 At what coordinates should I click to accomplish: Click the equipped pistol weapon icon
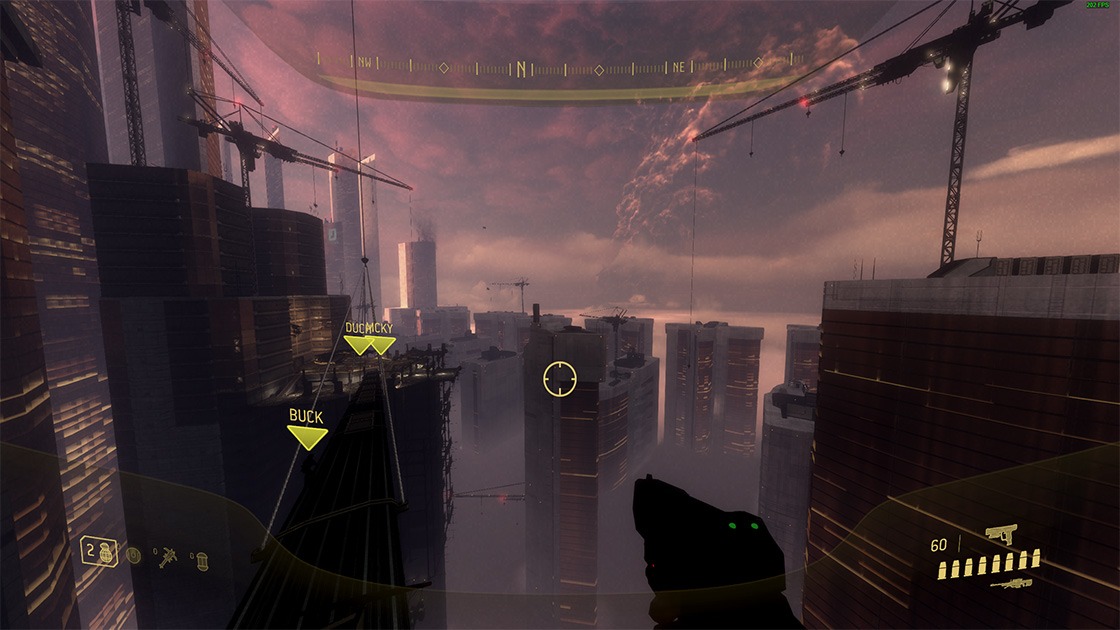1000,535
